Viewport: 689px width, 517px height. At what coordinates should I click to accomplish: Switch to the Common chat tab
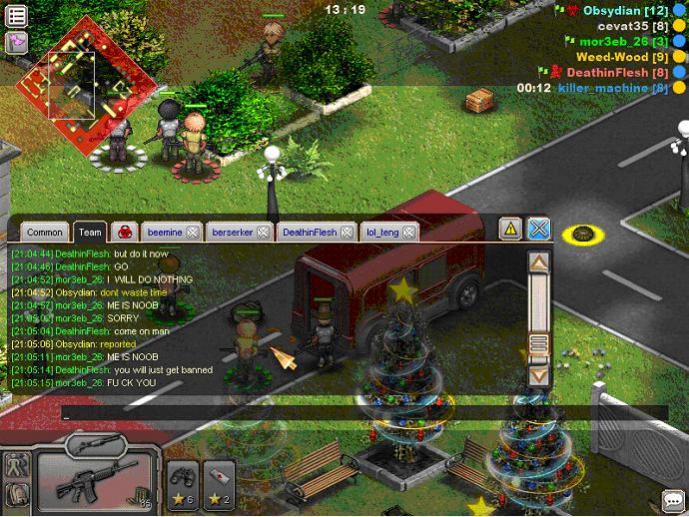coord(45,232)
